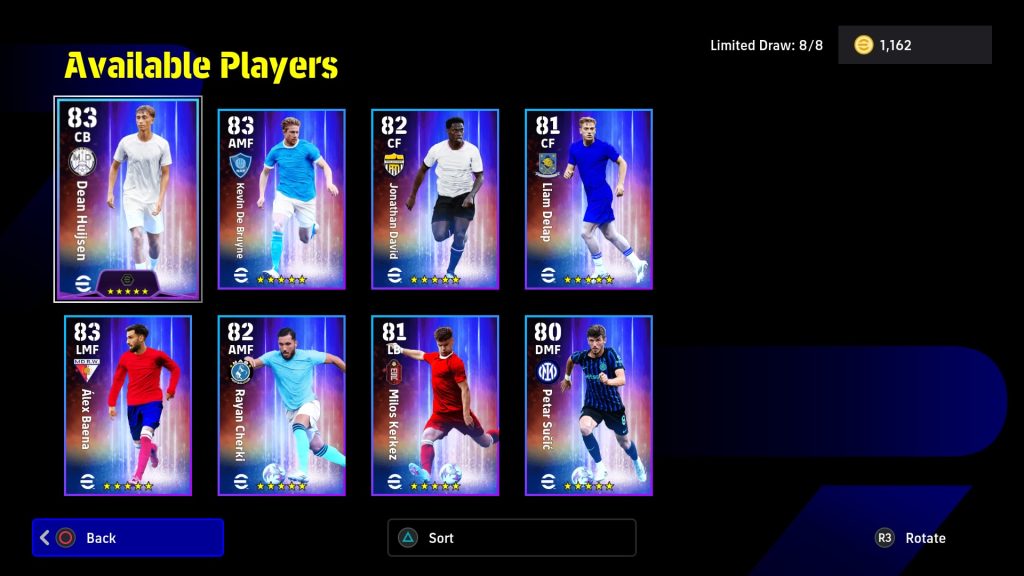Select the Dean Huijsen CB card

tap(128, 199)
